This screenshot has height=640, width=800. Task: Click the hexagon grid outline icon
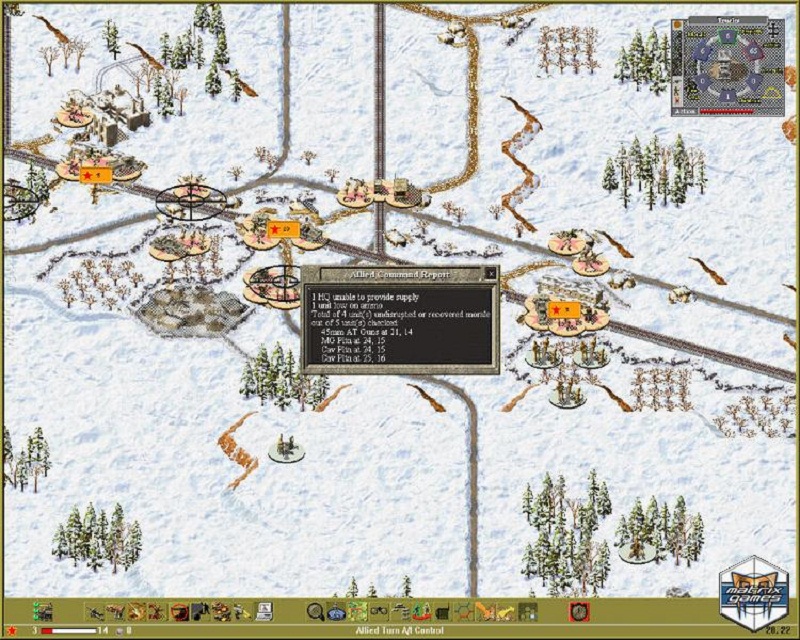[x=463, y=611]
